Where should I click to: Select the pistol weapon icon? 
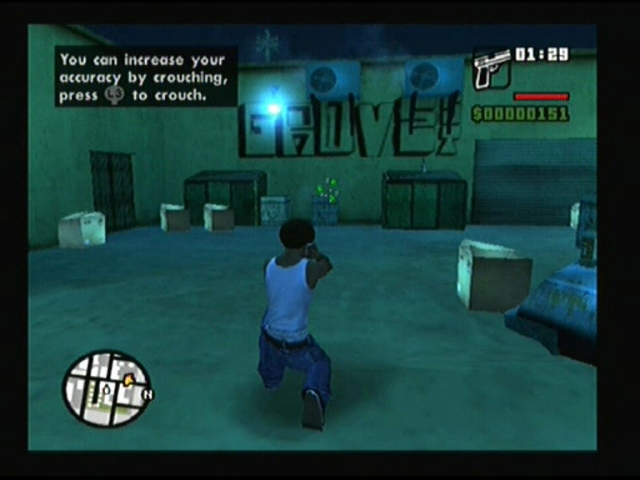[x=491, y=68]
